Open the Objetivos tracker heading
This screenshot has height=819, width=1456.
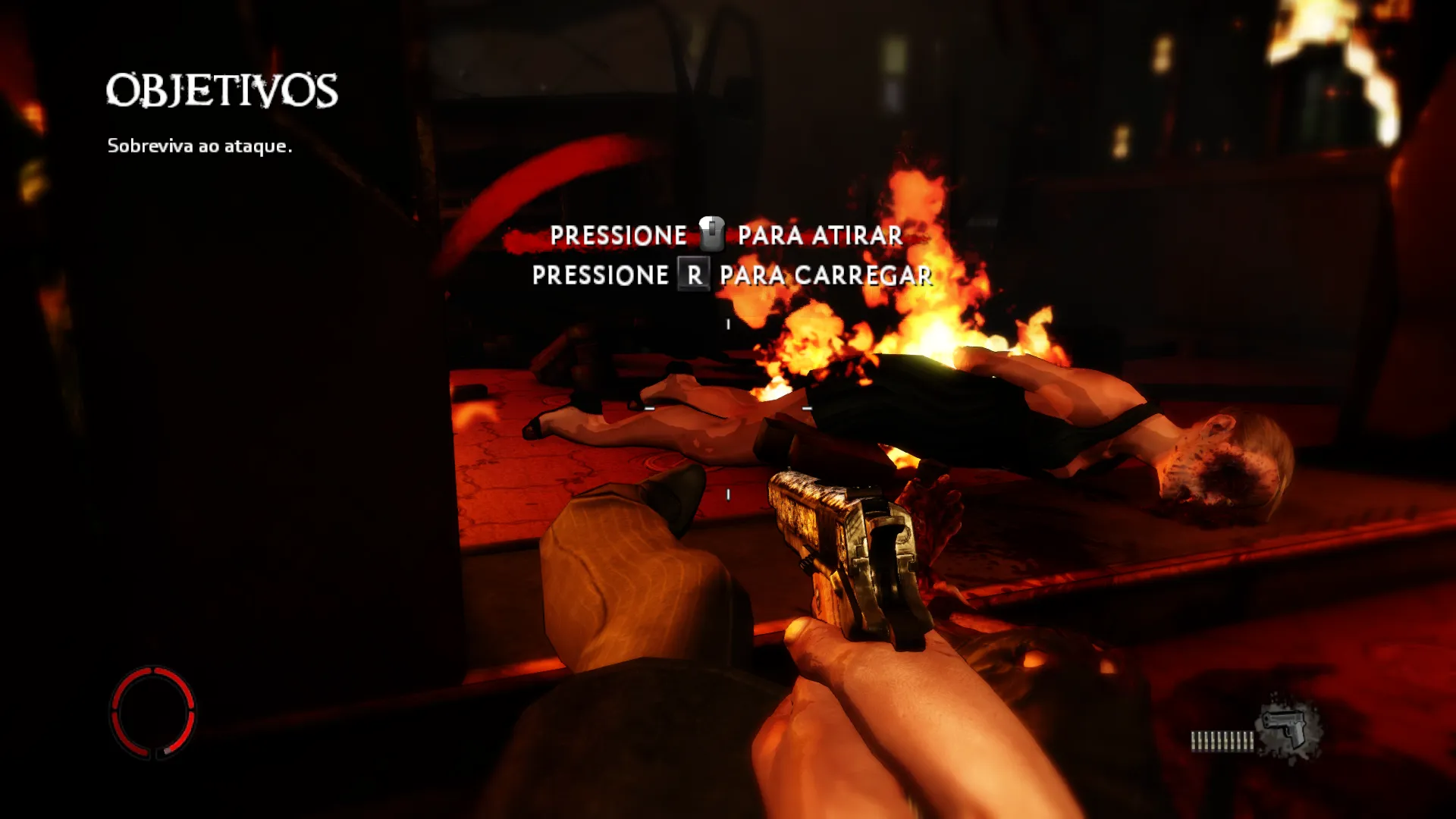[221, 91]
